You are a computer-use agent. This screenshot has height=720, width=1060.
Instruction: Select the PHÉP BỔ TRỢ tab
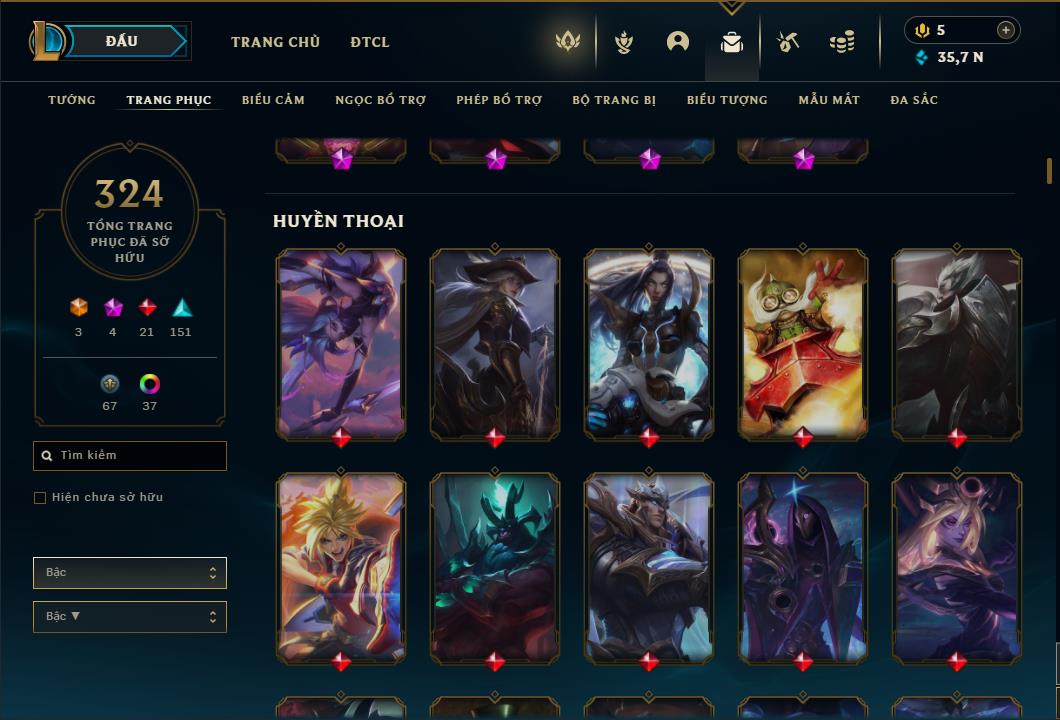[499, 100]
